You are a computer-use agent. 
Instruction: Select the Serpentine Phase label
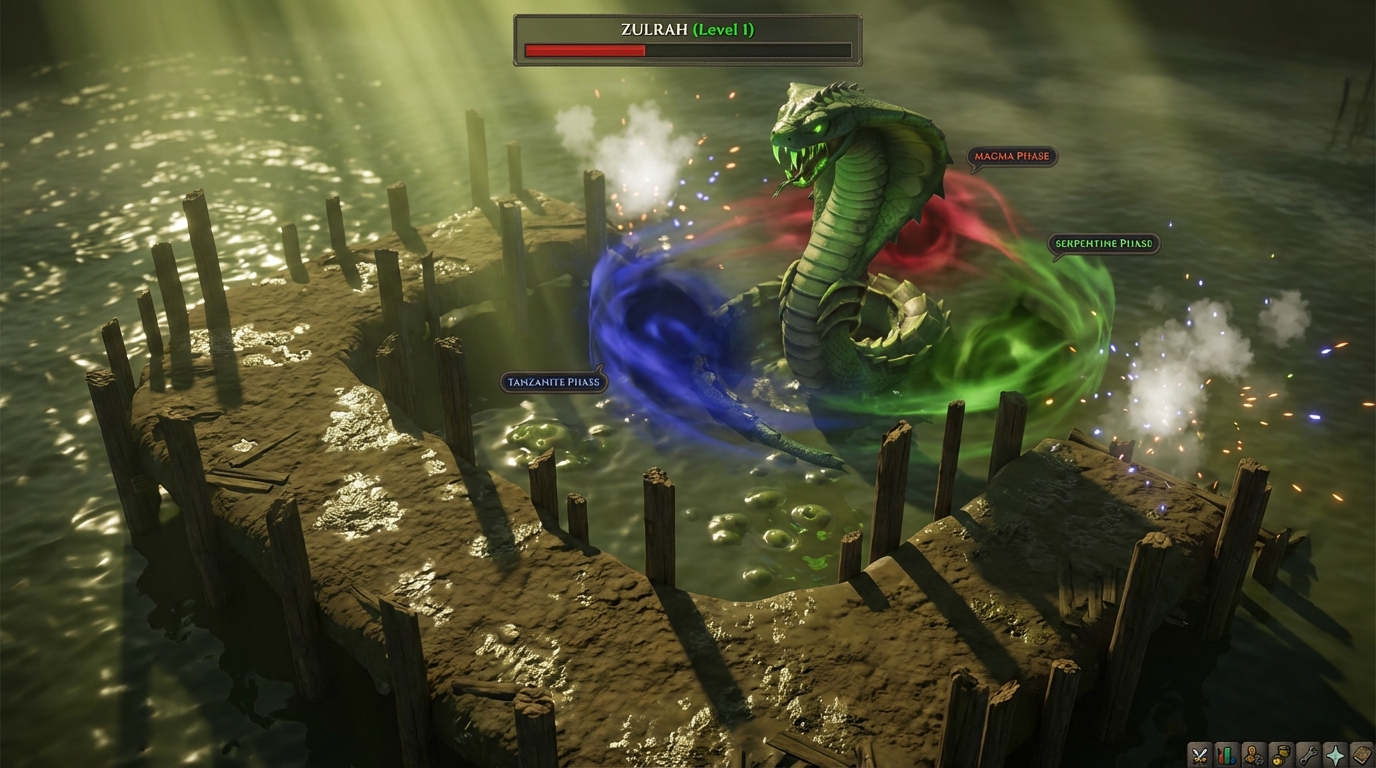(x=1102, y=242)
